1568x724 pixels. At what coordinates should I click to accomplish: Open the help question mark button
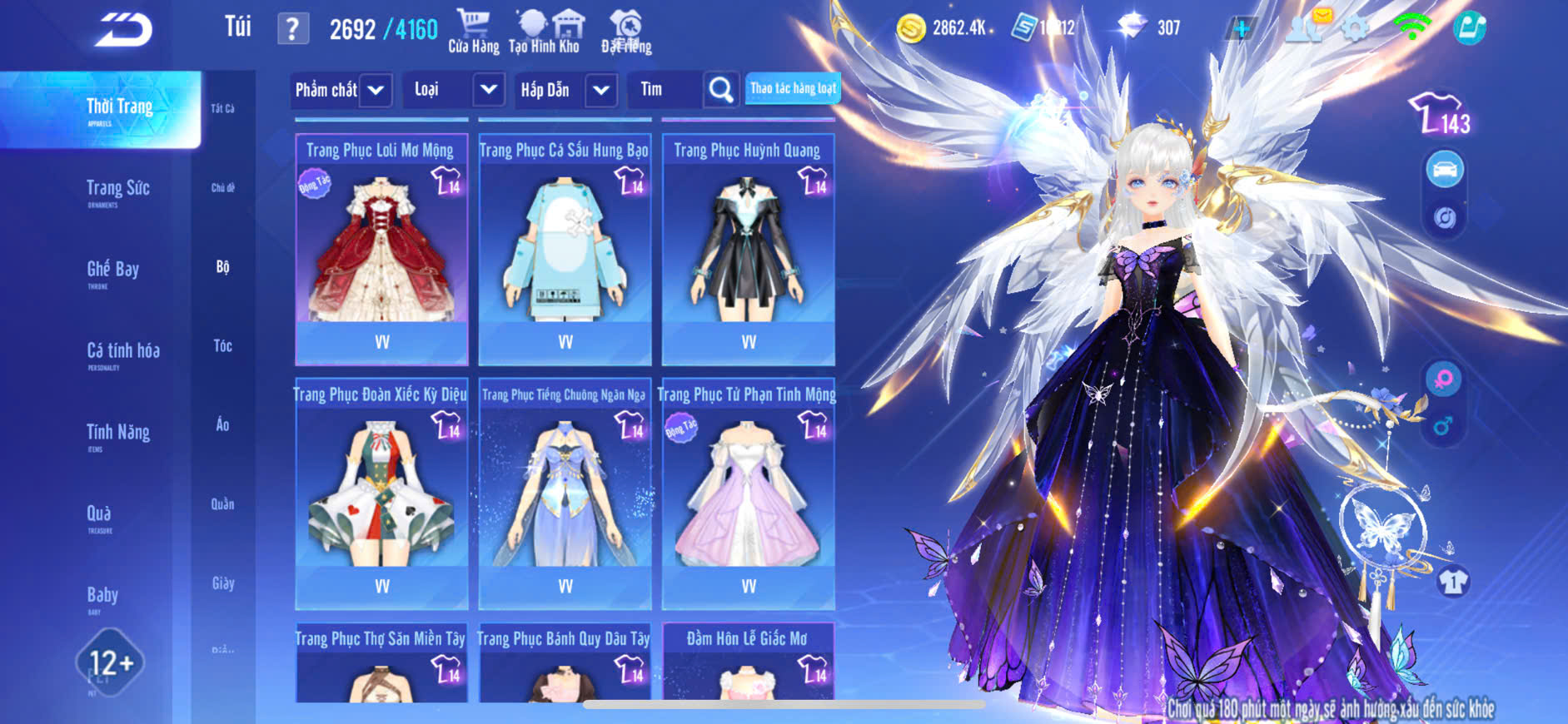292,30
